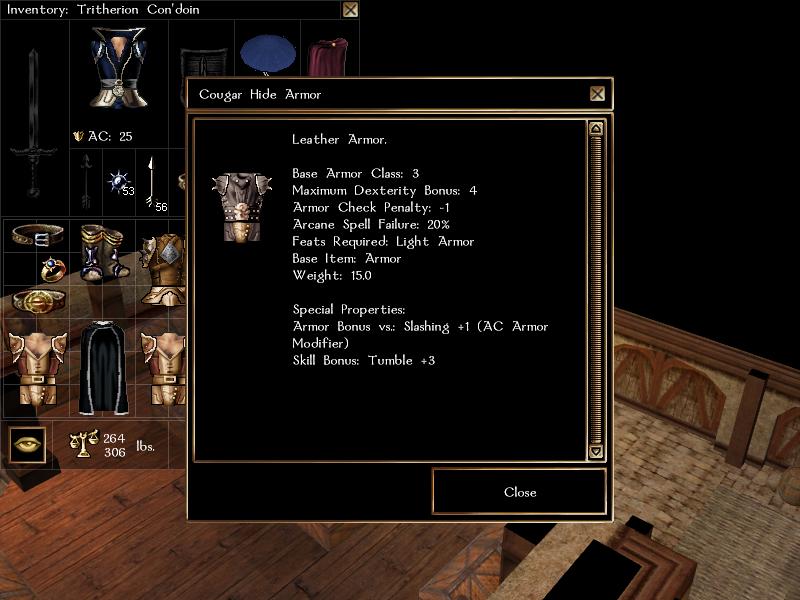Select the equipped black longsword
Image resolution: width=800 pixels, height=600 pixels.
33,120
